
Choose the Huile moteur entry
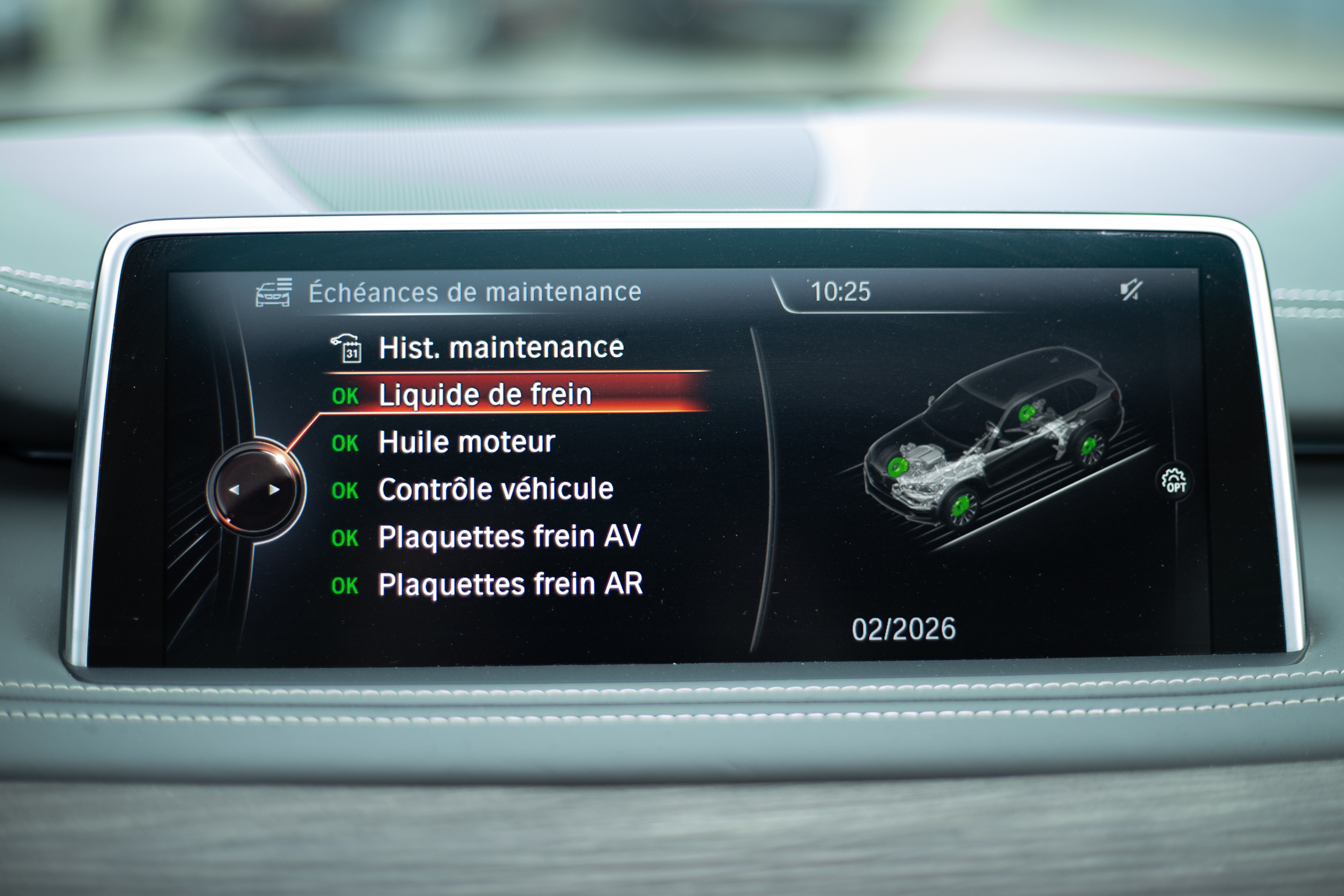point(467,442)
